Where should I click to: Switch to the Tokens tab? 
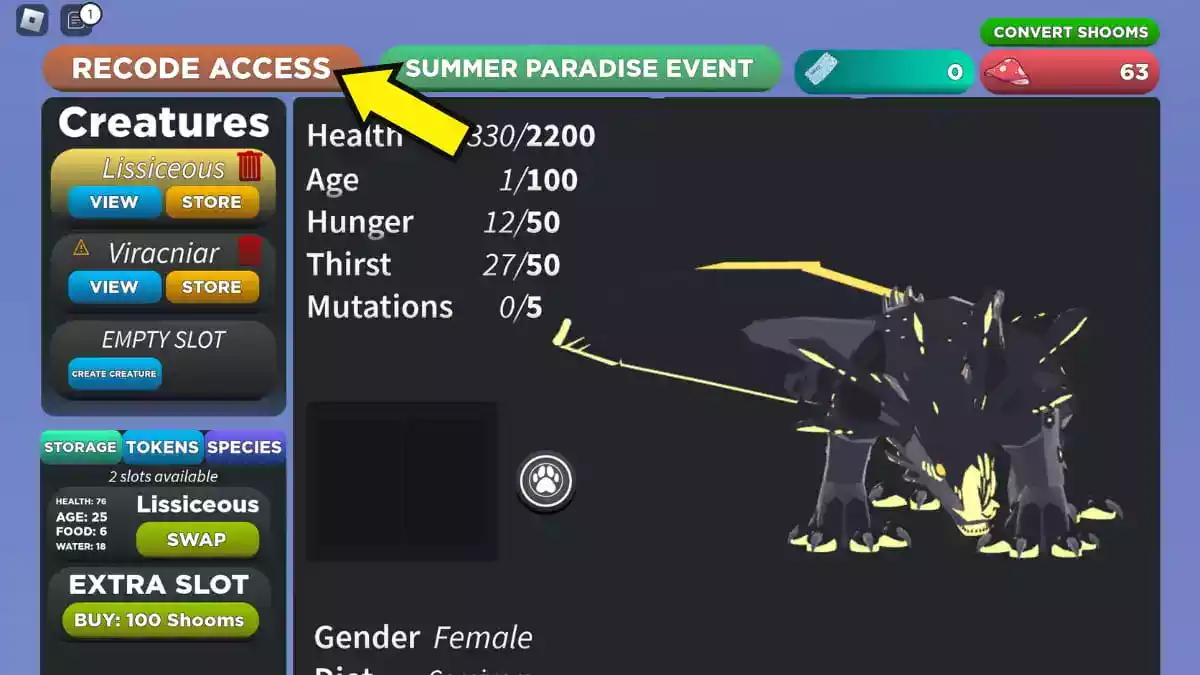162,447
